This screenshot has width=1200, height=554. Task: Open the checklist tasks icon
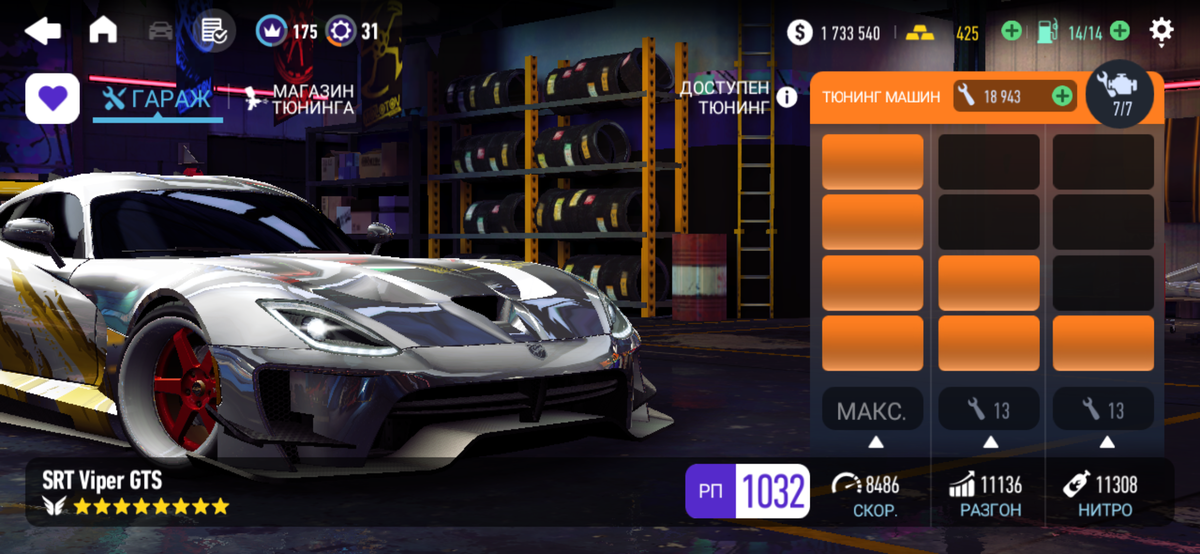(212, 31)
